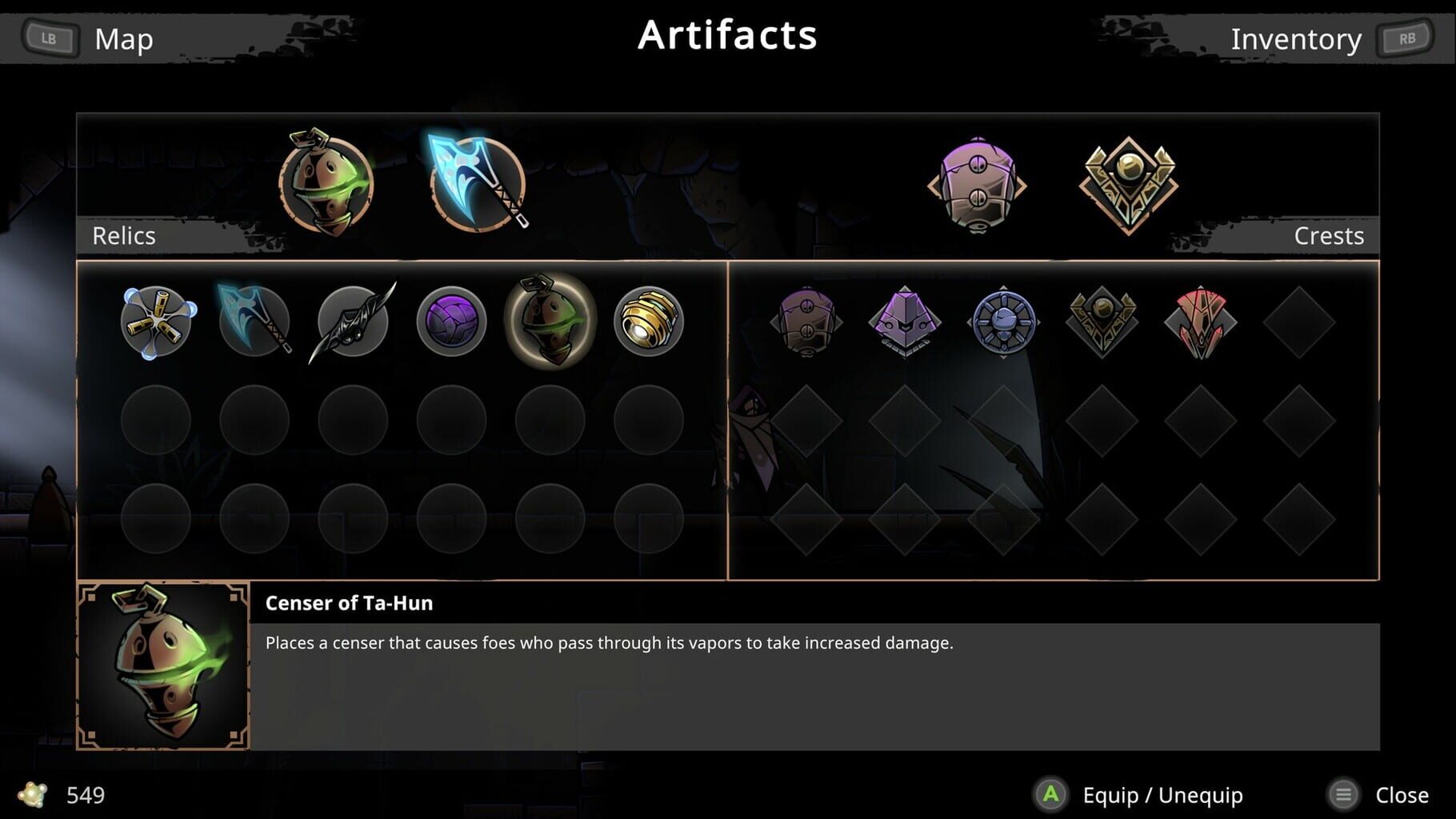
Task: Switch to the Relics tab
Action: coord(124,235)
